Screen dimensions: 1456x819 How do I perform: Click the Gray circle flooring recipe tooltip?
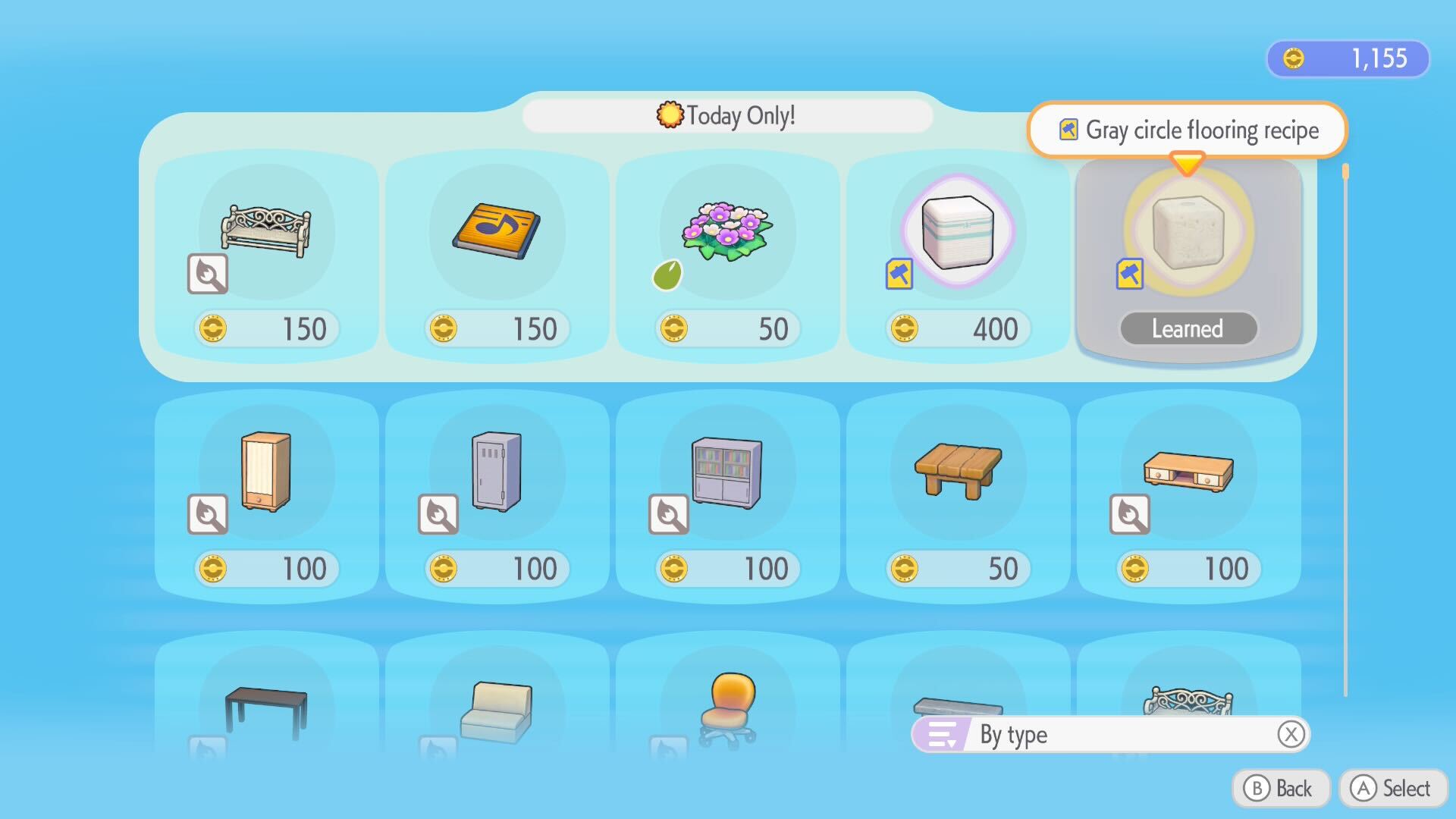pyautogui.click(x=1188, y=130)
